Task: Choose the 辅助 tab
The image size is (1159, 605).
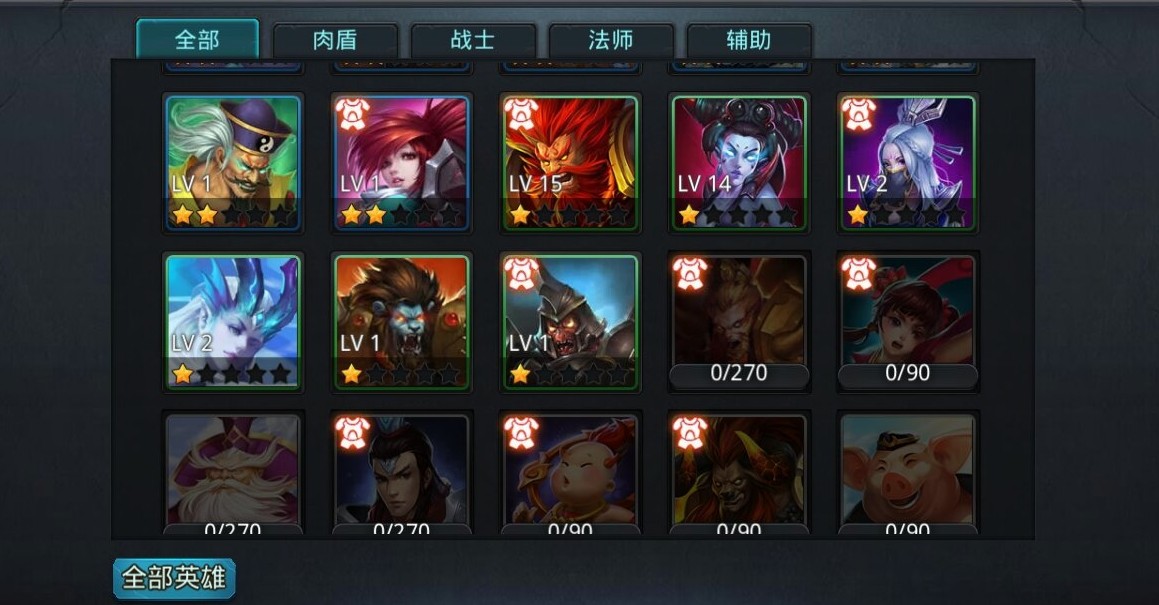Action: coord(749,41)
